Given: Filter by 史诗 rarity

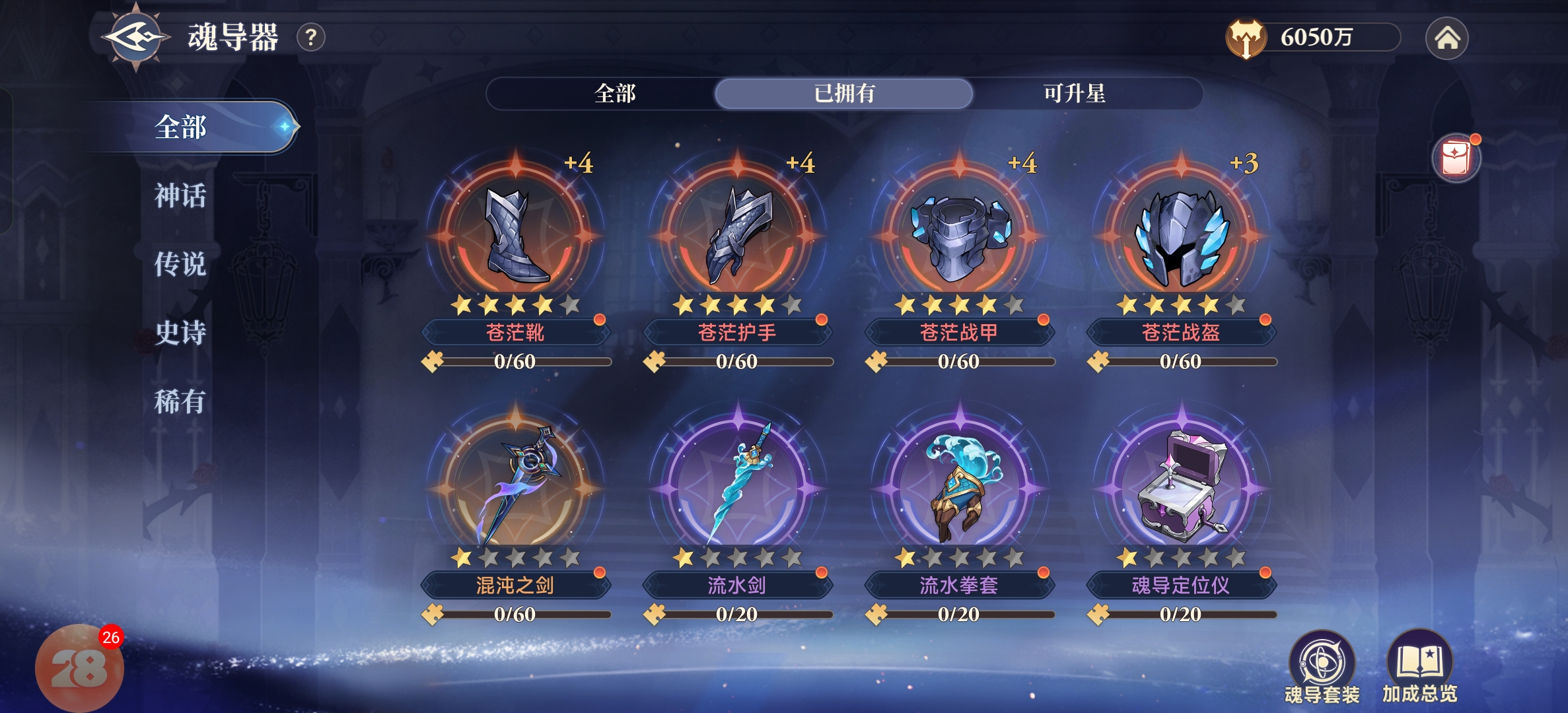Looking at the screenshot, I should [x=180, y=333].
